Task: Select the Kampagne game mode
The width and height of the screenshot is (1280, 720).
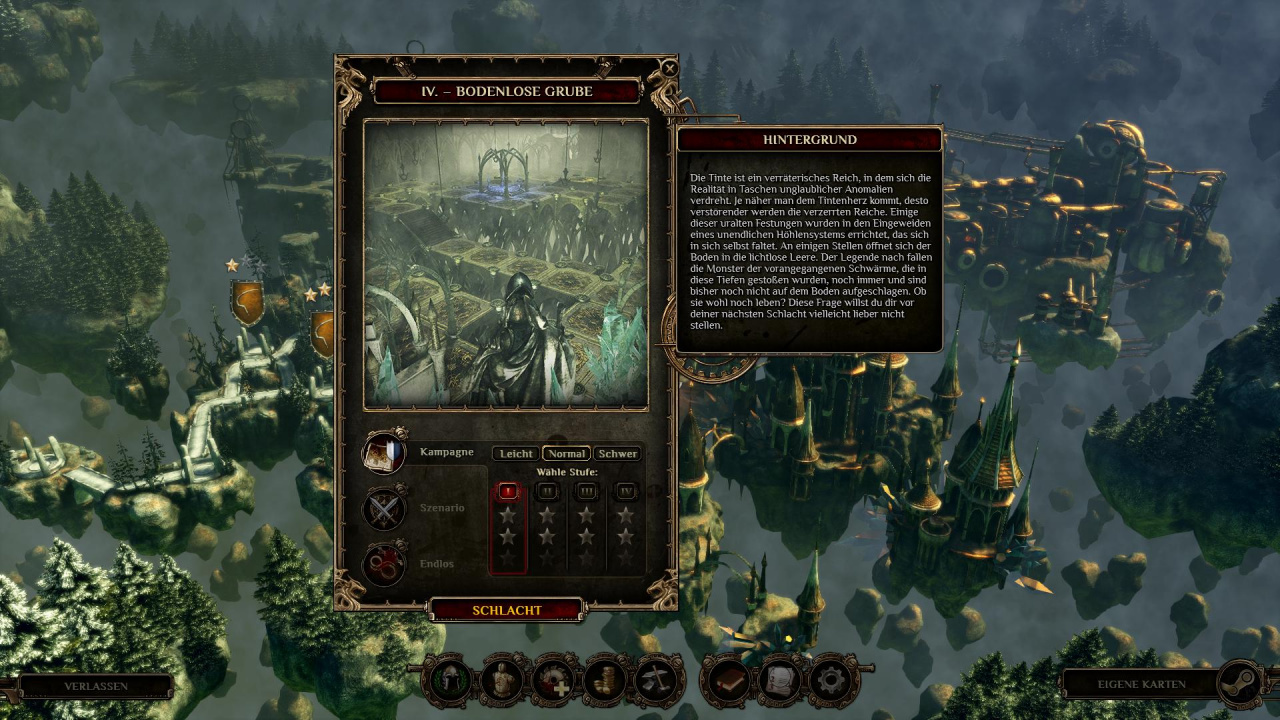Action: point(384,453)
